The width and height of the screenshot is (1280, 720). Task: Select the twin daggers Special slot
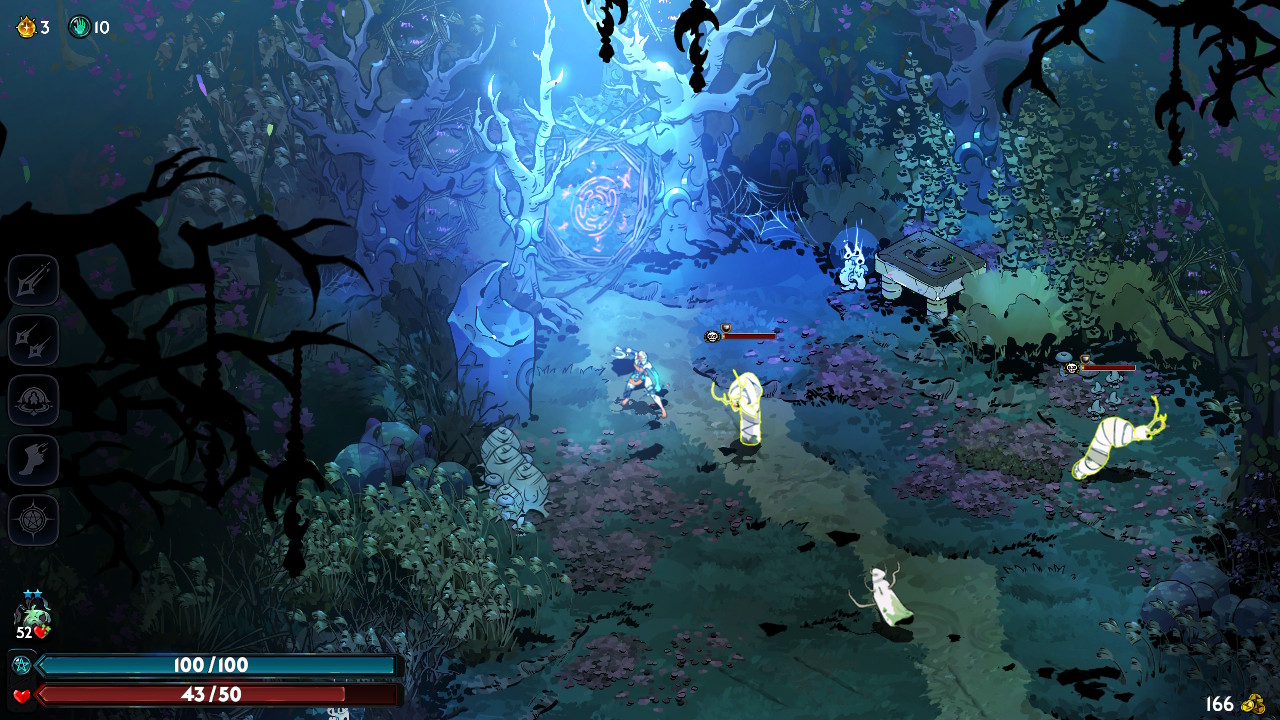click(34, 340)
